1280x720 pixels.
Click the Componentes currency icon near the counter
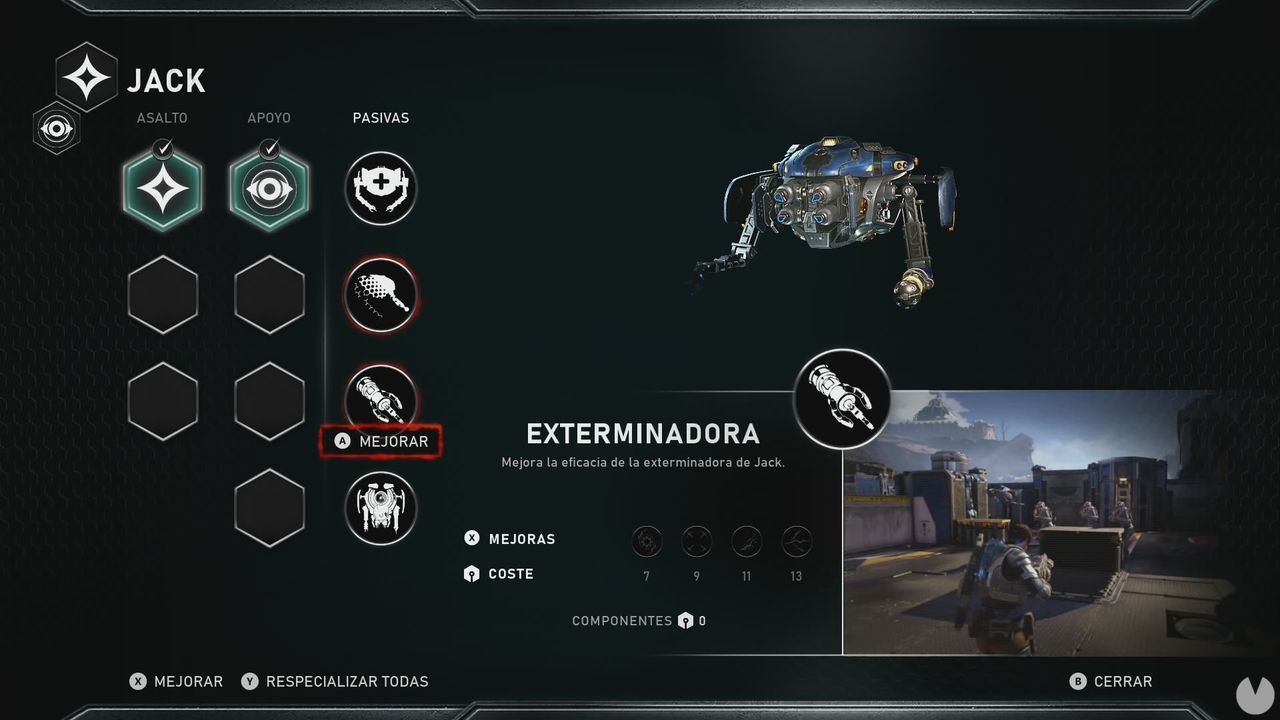688,620
